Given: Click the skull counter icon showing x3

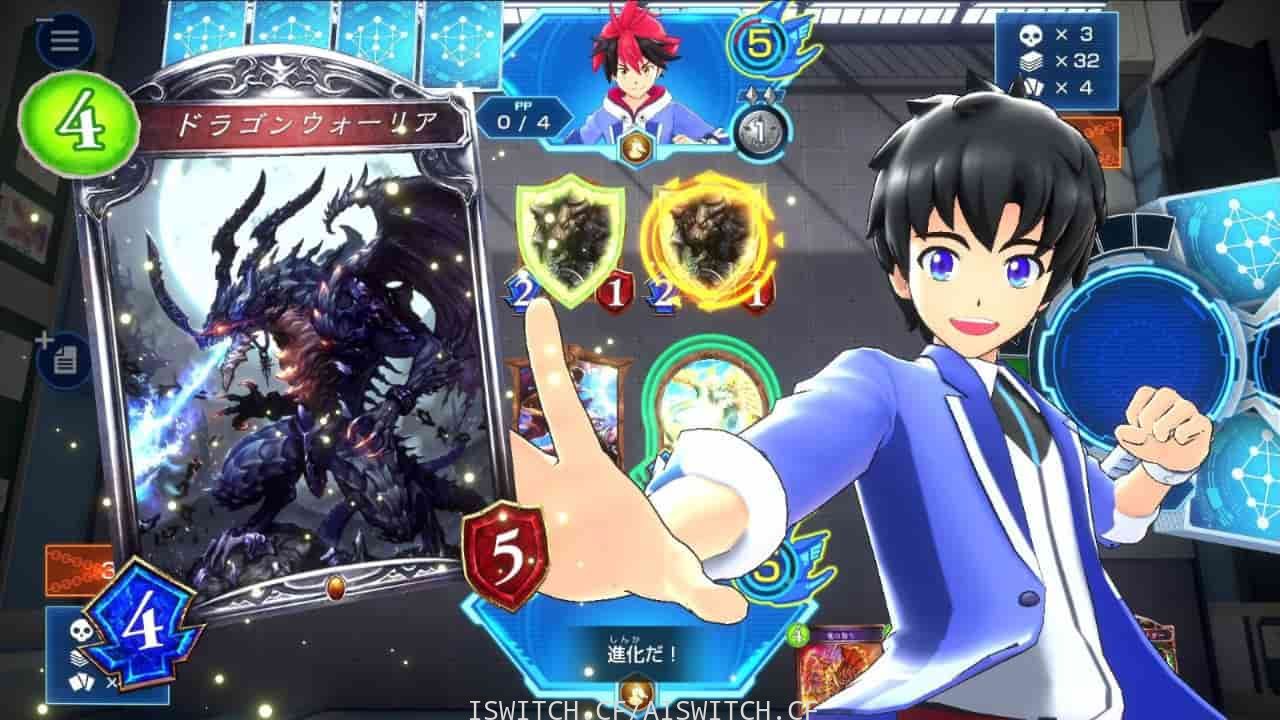Looking at the screenshot, I should pos(1032,33).
